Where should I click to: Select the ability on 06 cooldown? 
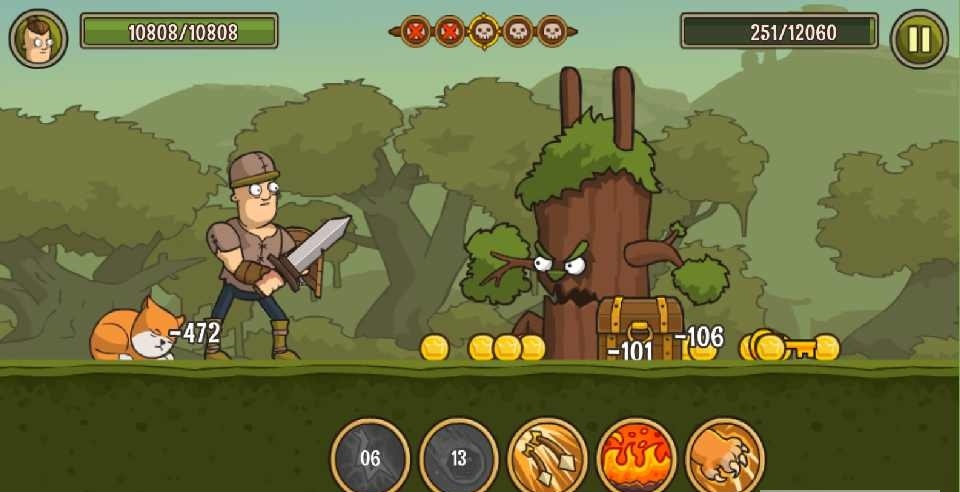pyautogui.click(x=370, y=457)
